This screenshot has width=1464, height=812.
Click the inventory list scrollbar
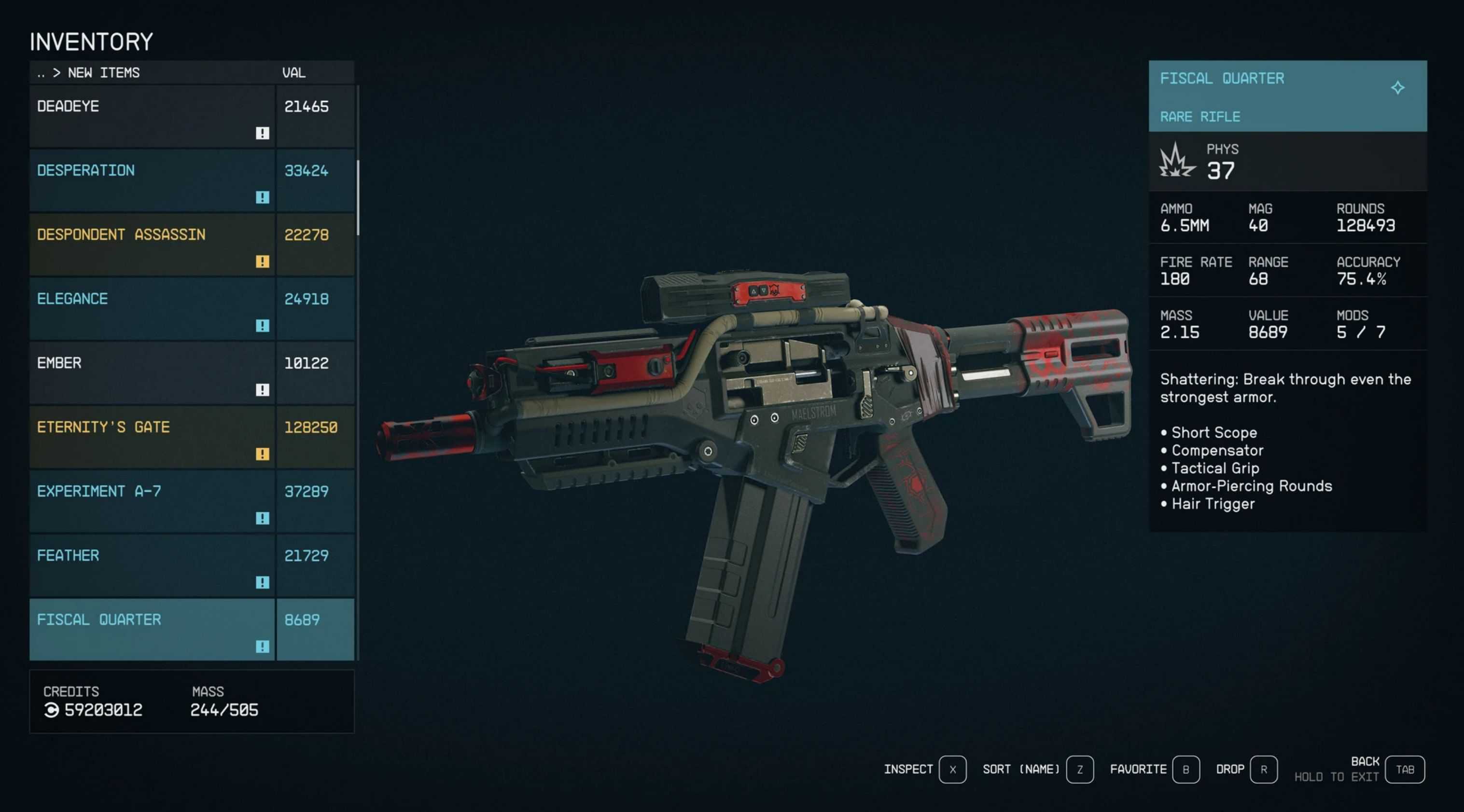[358, 198]
